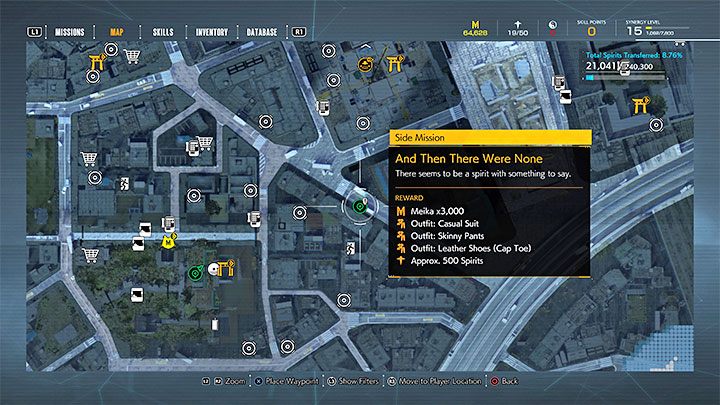Select the yellow M main mission marker
The width and height of the screenshot is (720, 405).
point(170,240)
